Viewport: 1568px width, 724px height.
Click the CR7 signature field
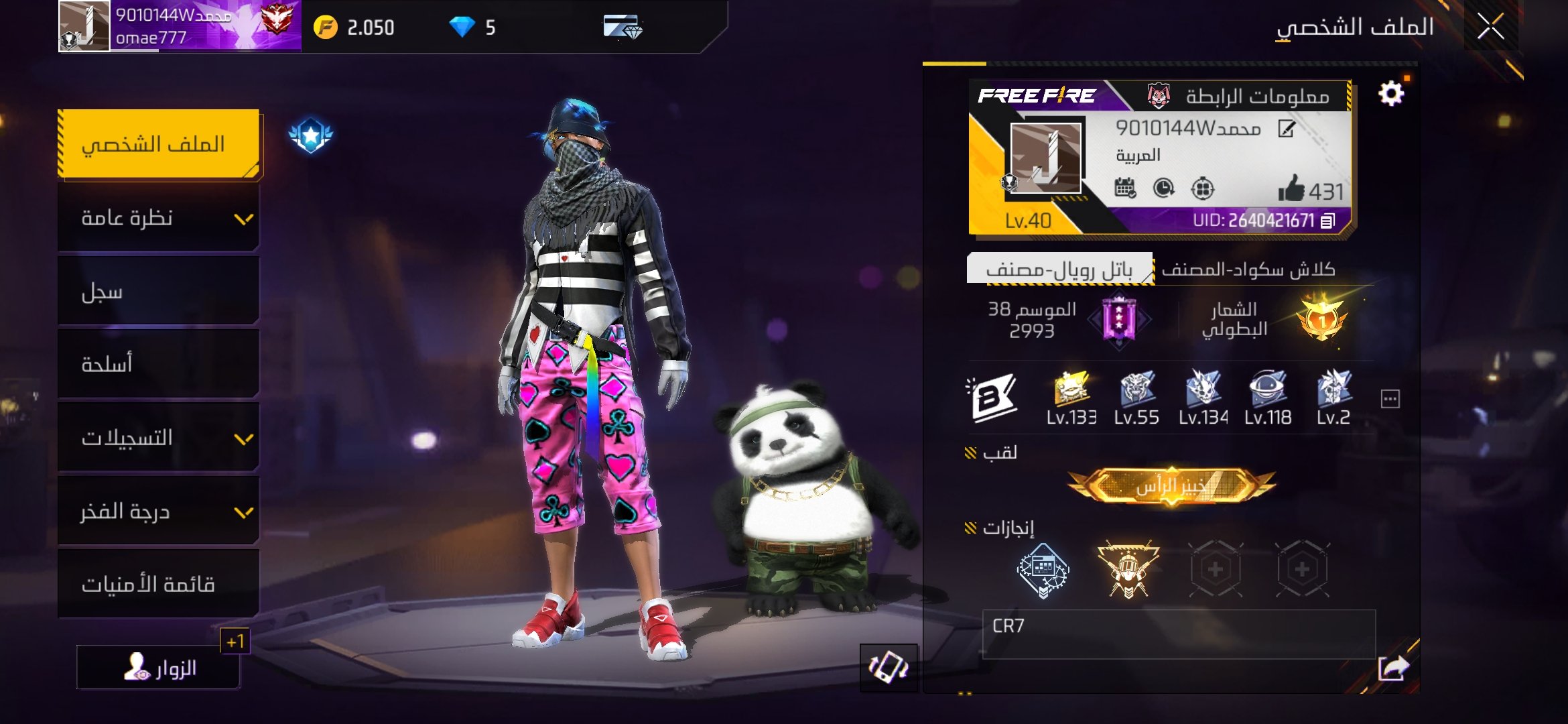[1178, 633]
